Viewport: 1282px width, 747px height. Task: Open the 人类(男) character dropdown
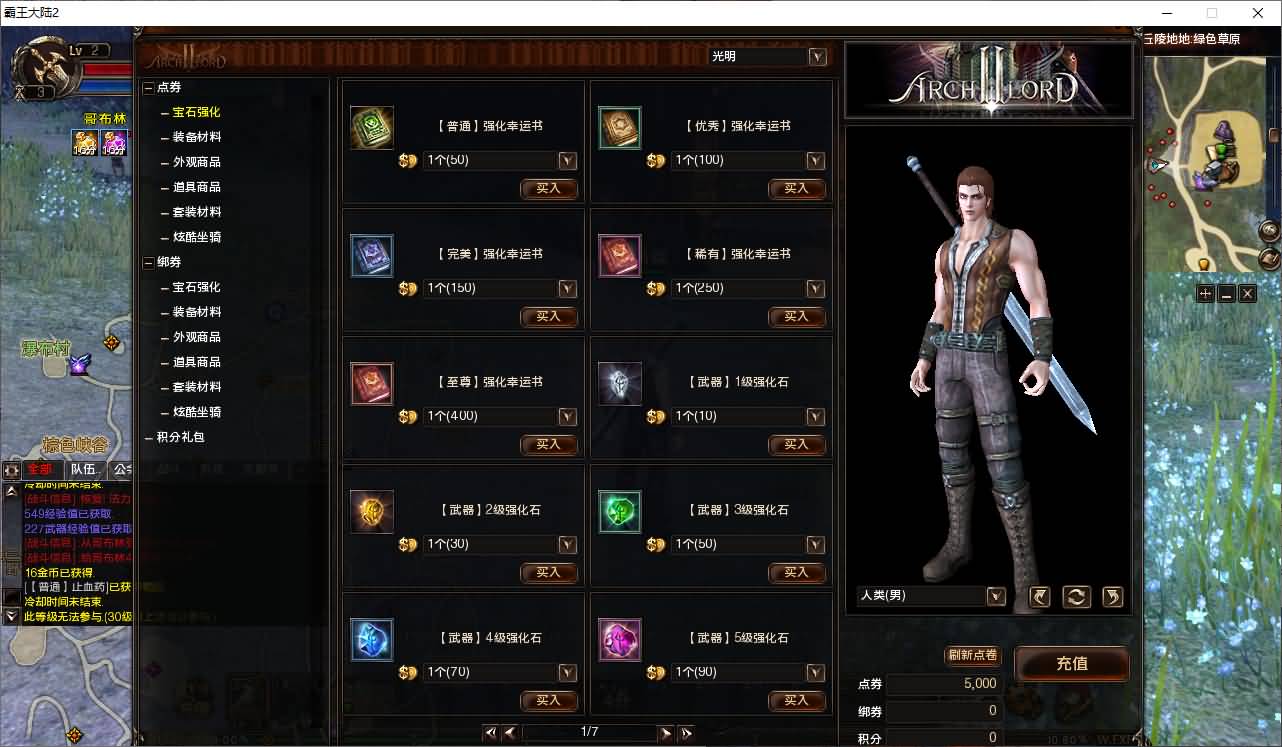pos(995,596)
